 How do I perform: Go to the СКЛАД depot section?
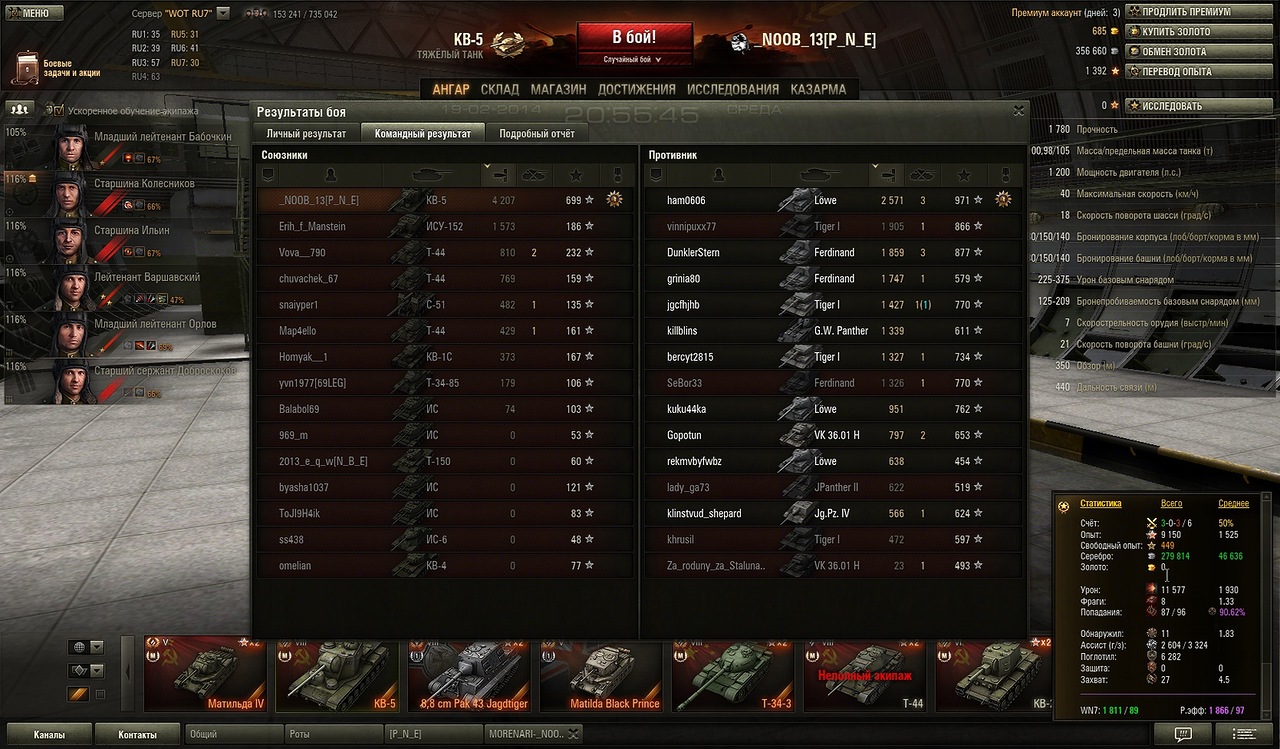(x=500, y=89)
